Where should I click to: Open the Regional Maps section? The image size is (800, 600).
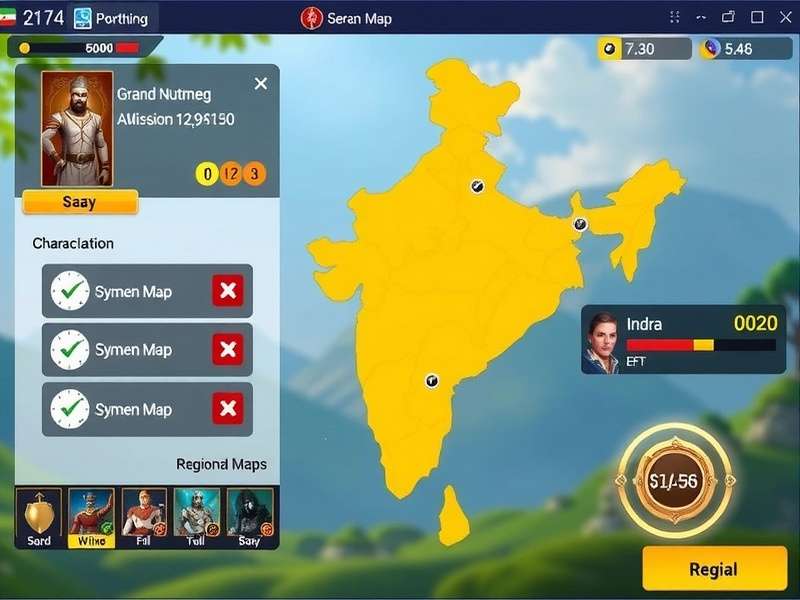coord(221,465)
